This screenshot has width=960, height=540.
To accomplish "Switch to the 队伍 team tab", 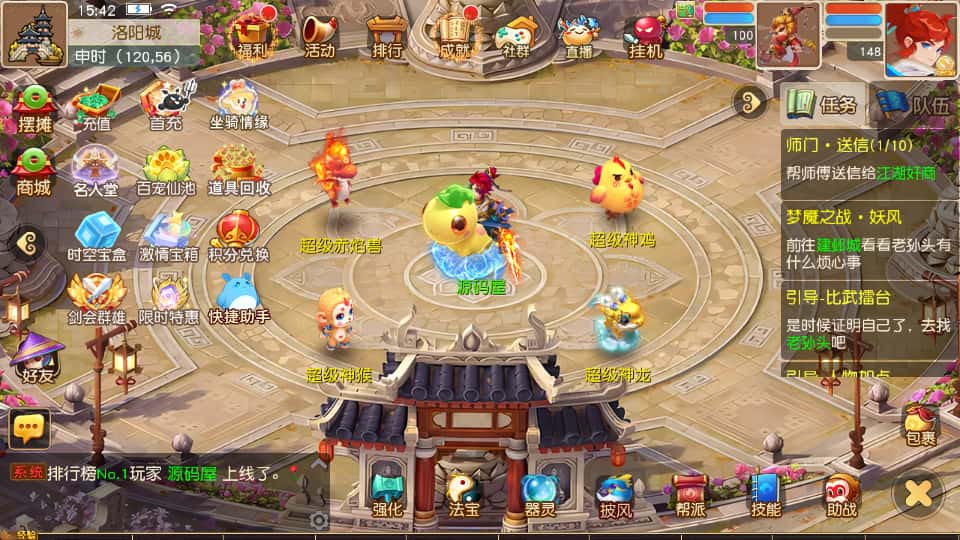I will pyautogui.click(x=916, y=104).
